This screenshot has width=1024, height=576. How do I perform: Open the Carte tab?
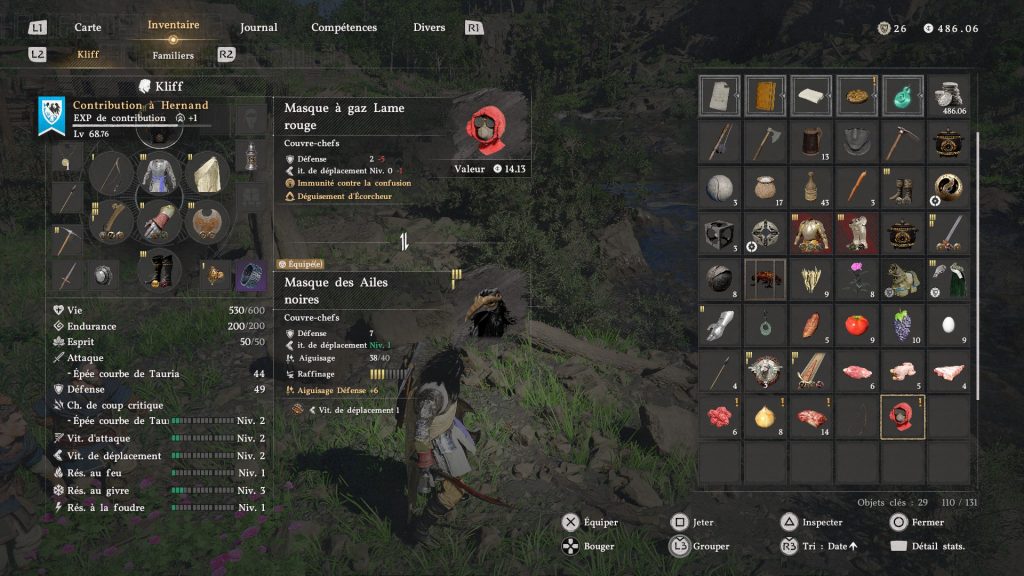click(x=88, y=27)
